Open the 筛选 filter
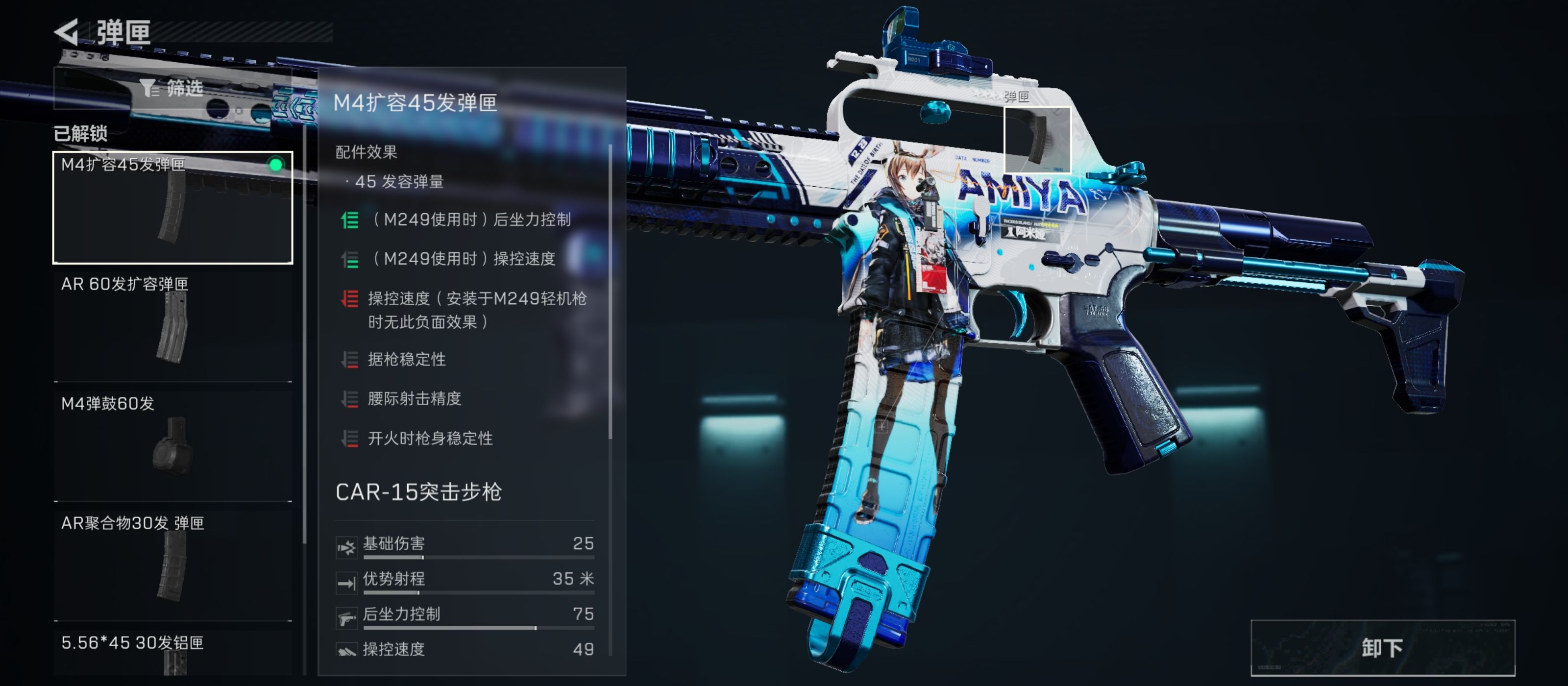This screenshot has width=1568, height=686. (172, 89)
